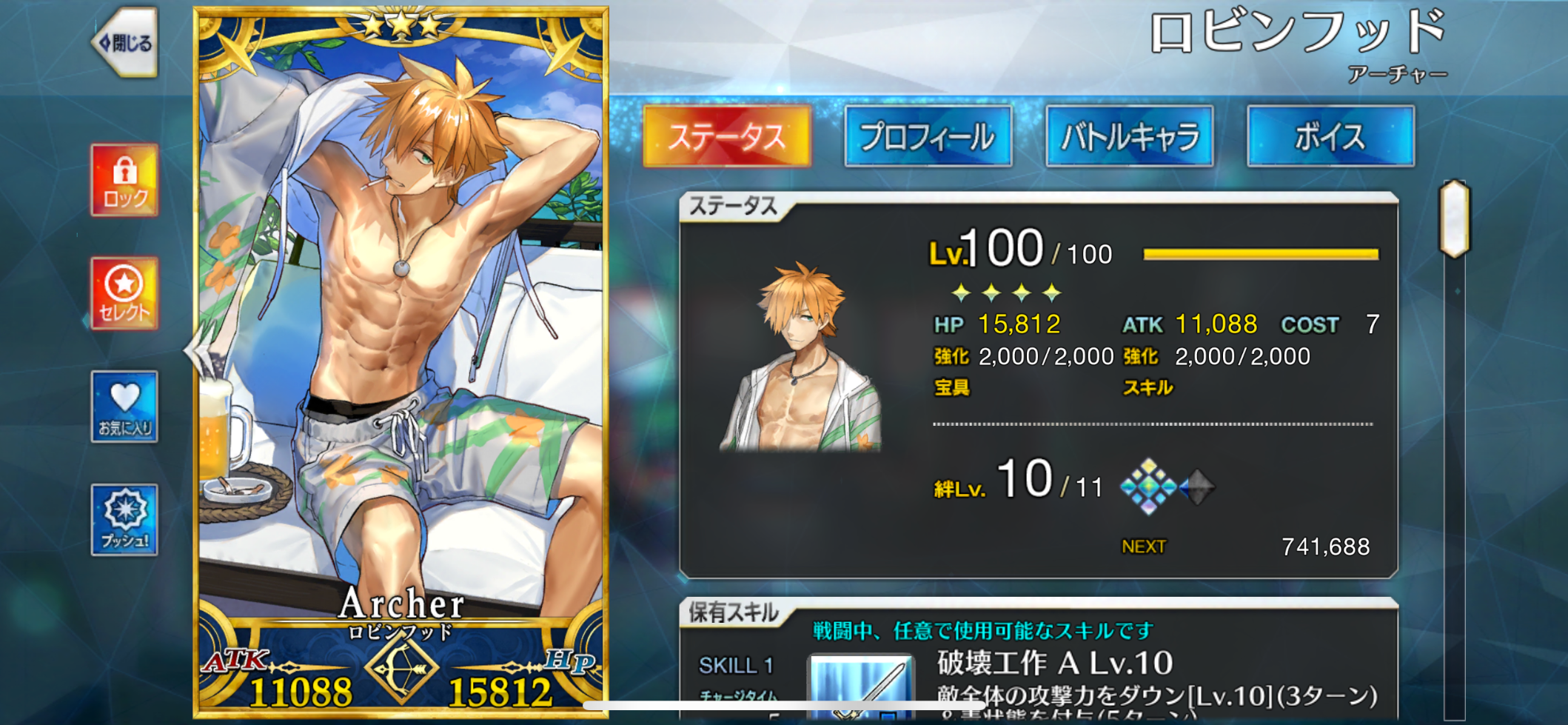Viewport: 1568px width, 725px height.
Task: Select the Status tab
Action: (727, 136)
